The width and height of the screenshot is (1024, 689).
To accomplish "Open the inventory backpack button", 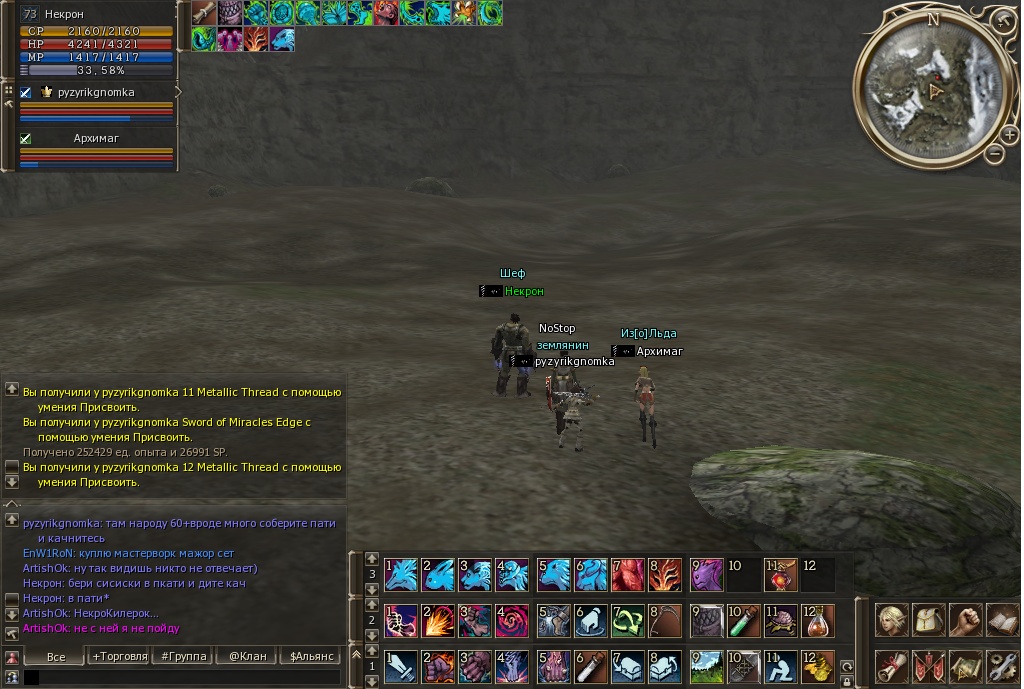I will coord(929,620).
